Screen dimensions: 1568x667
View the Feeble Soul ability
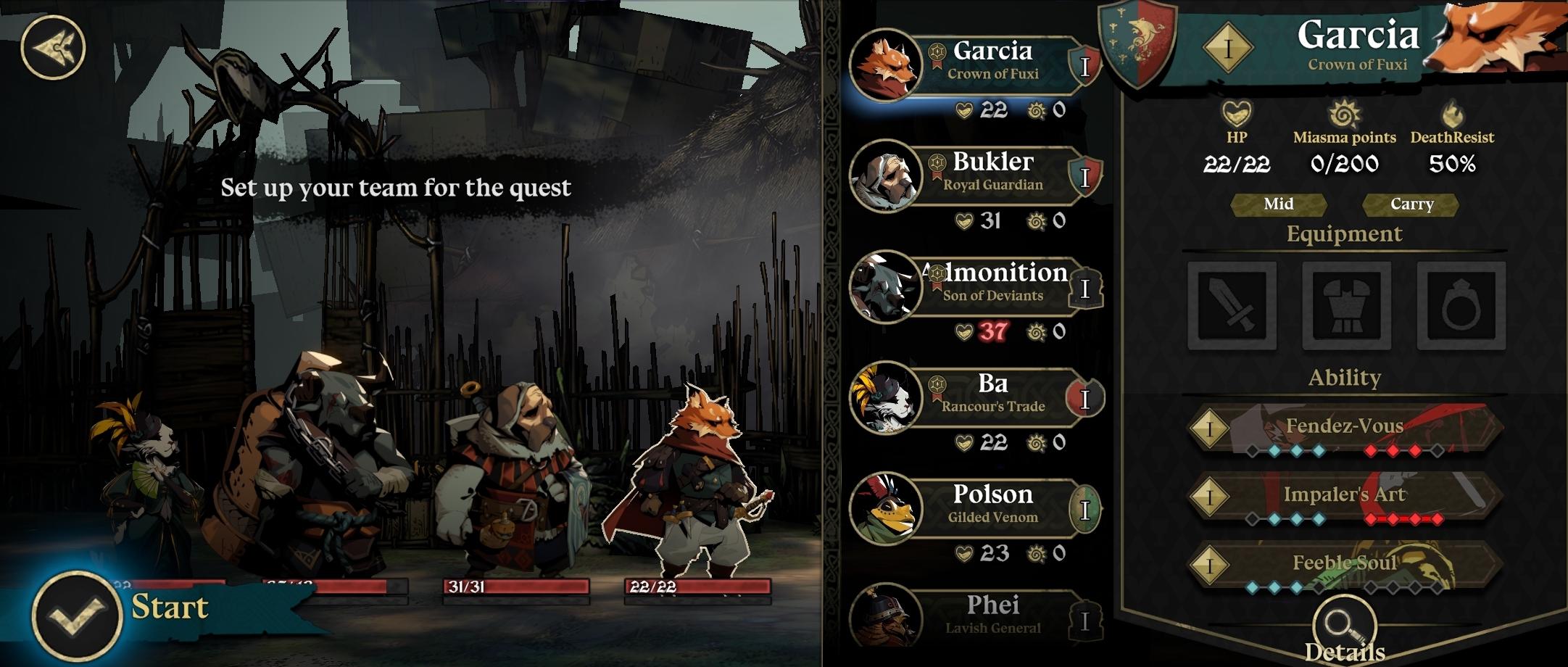pos(1345,564)
